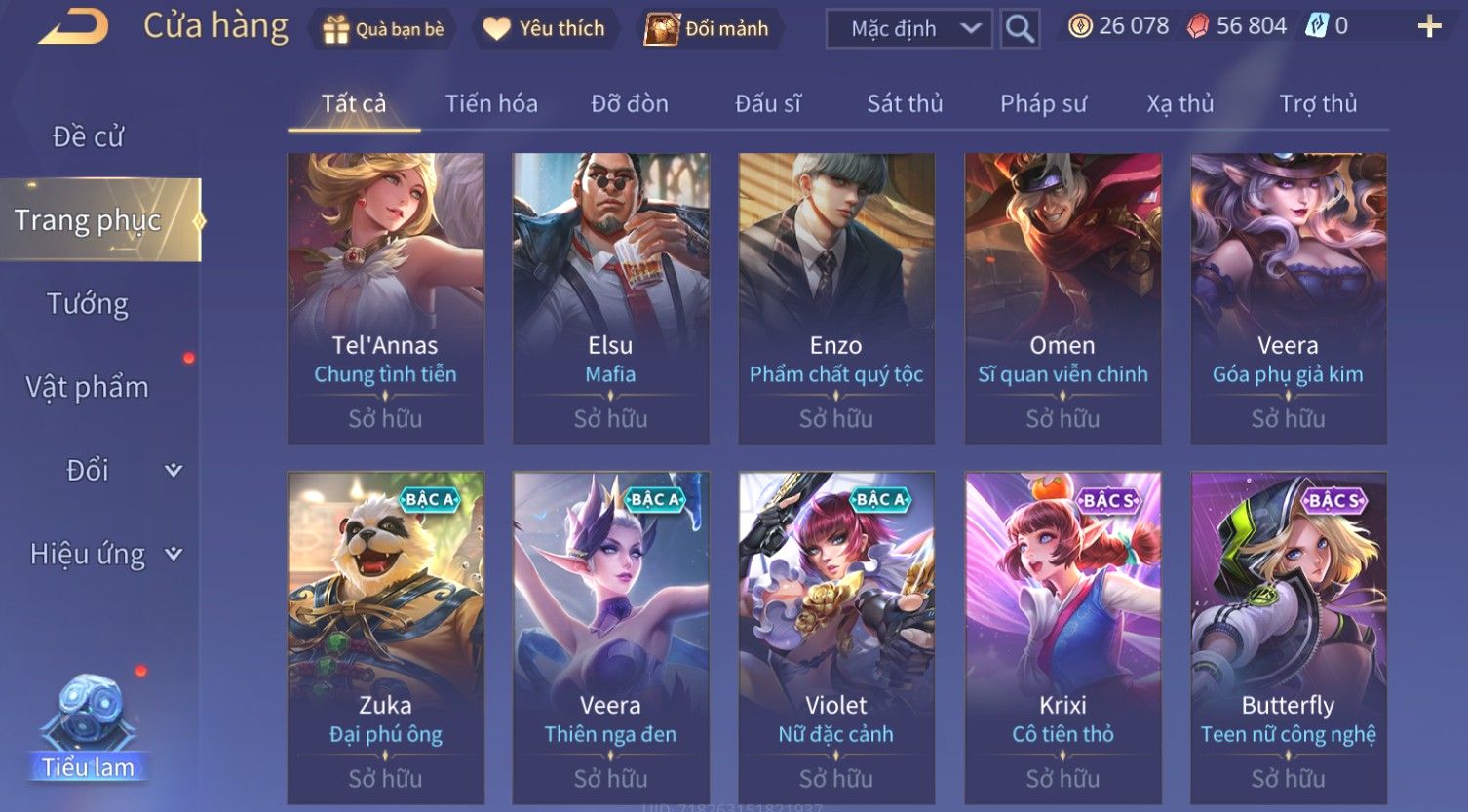Viewport: 1468px width, 812px height.
Task: Go to the Tướng shop section
Action: 88,304
